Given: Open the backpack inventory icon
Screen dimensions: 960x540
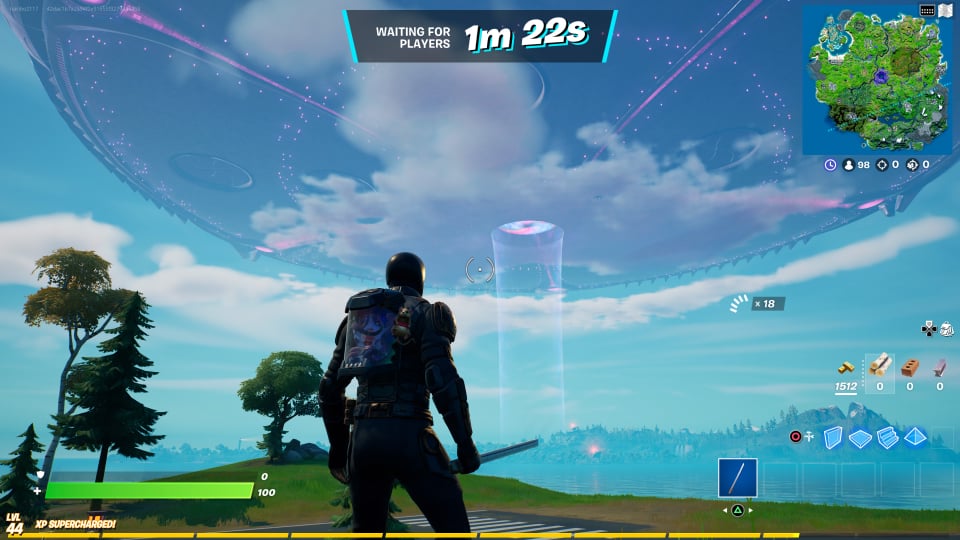Looking at the screenshot, I should coord(946,328).
